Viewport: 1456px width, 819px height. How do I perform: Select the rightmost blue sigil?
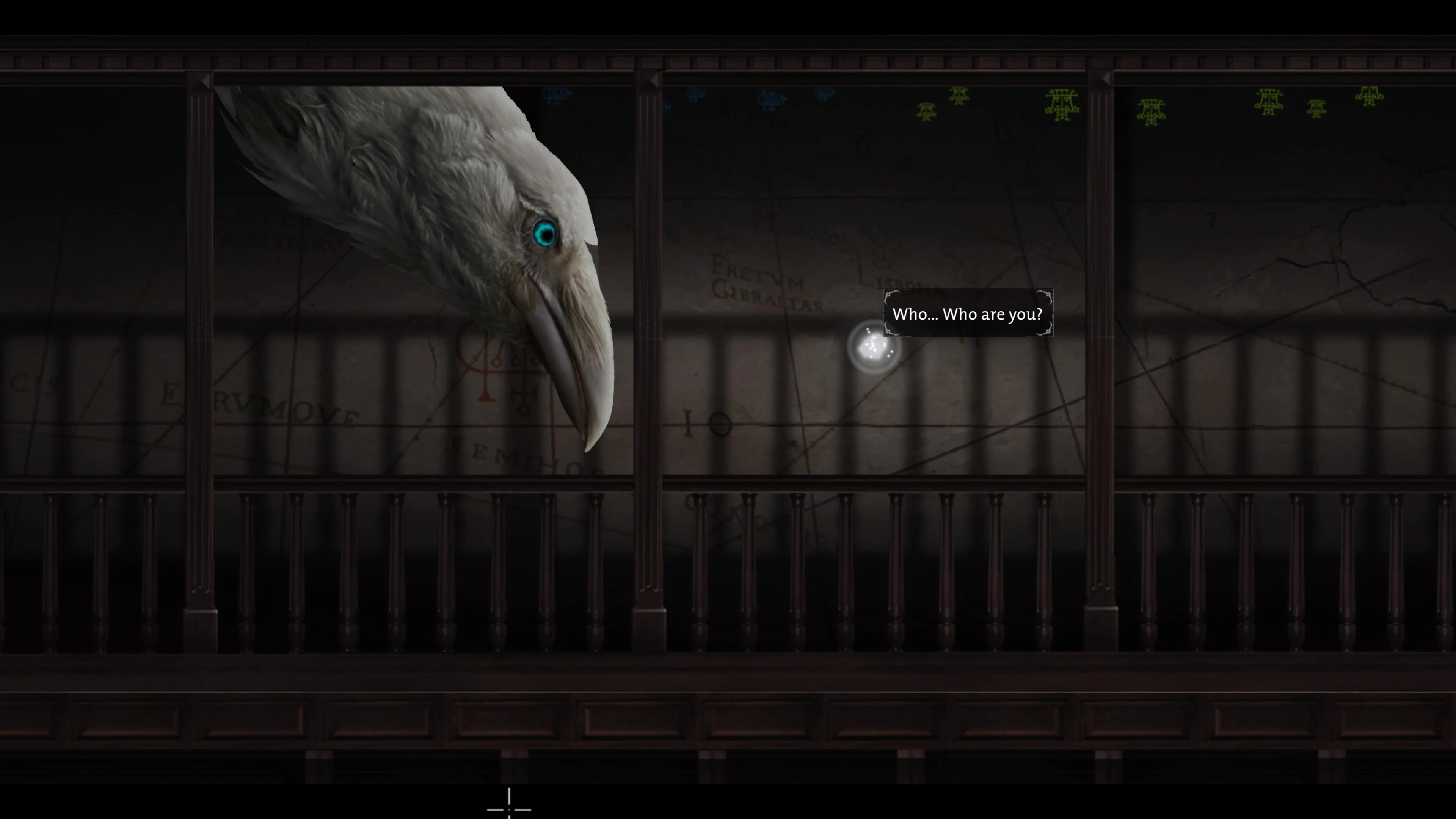click(x=826, y=94)
